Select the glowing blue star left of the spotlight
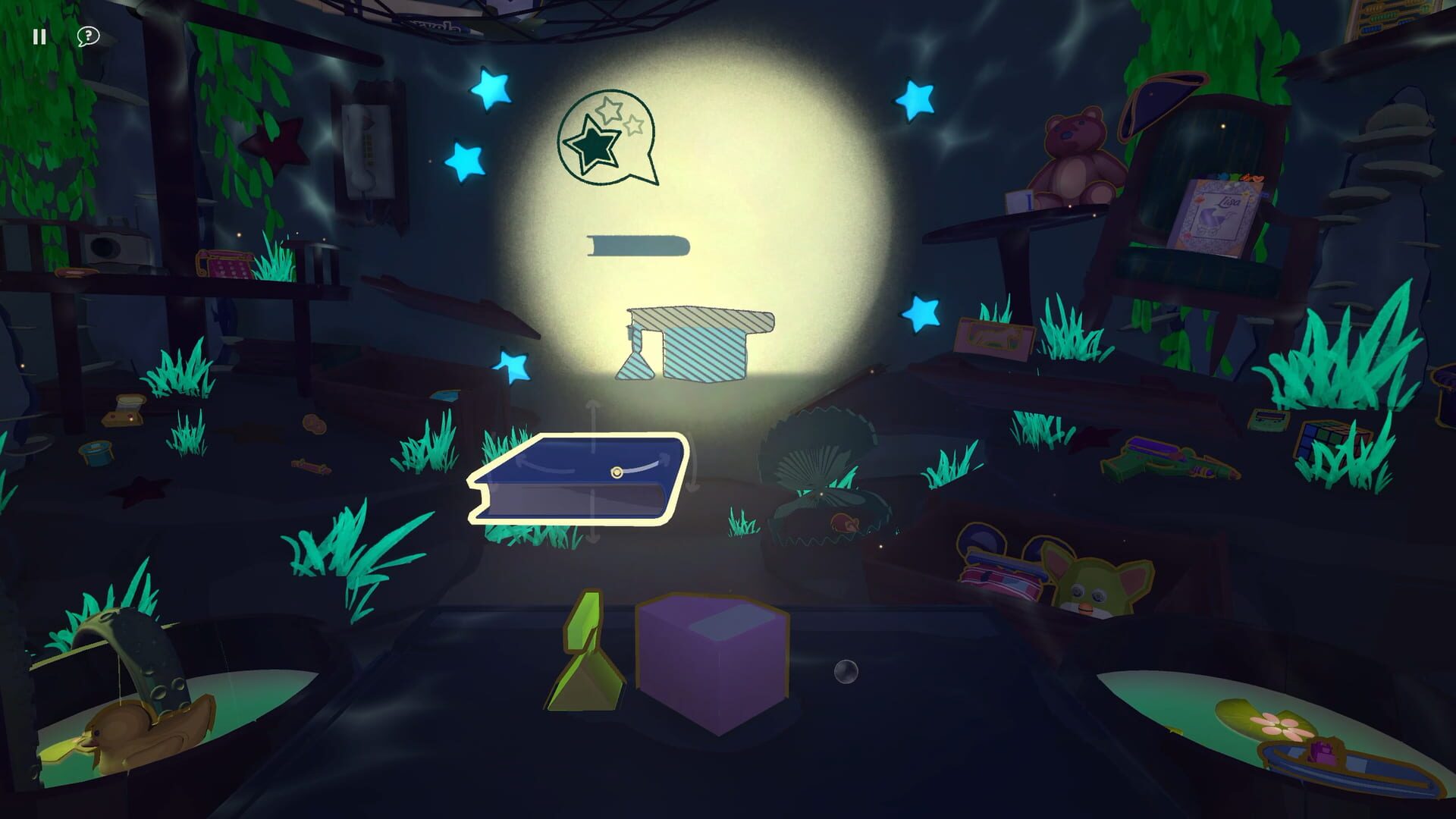This screenshot has height=819, width=1456. click(466, 162)
